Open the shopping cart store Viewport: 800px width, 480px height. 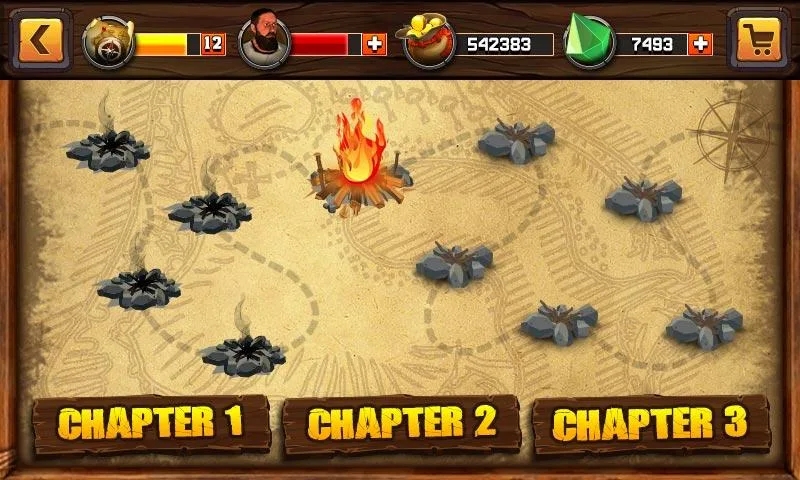click(757, 39)
